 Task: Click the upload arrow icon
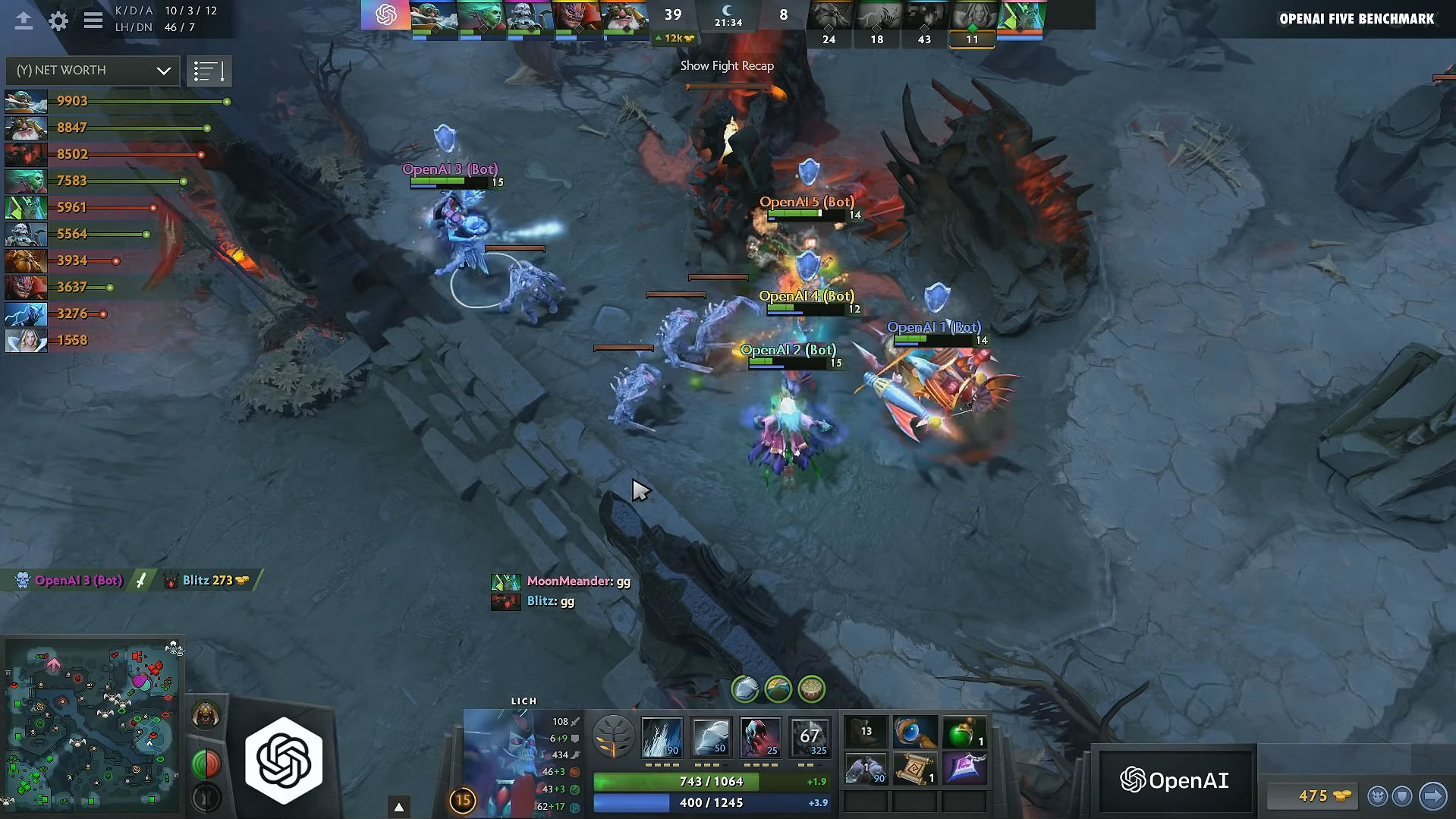click(24, 20)
